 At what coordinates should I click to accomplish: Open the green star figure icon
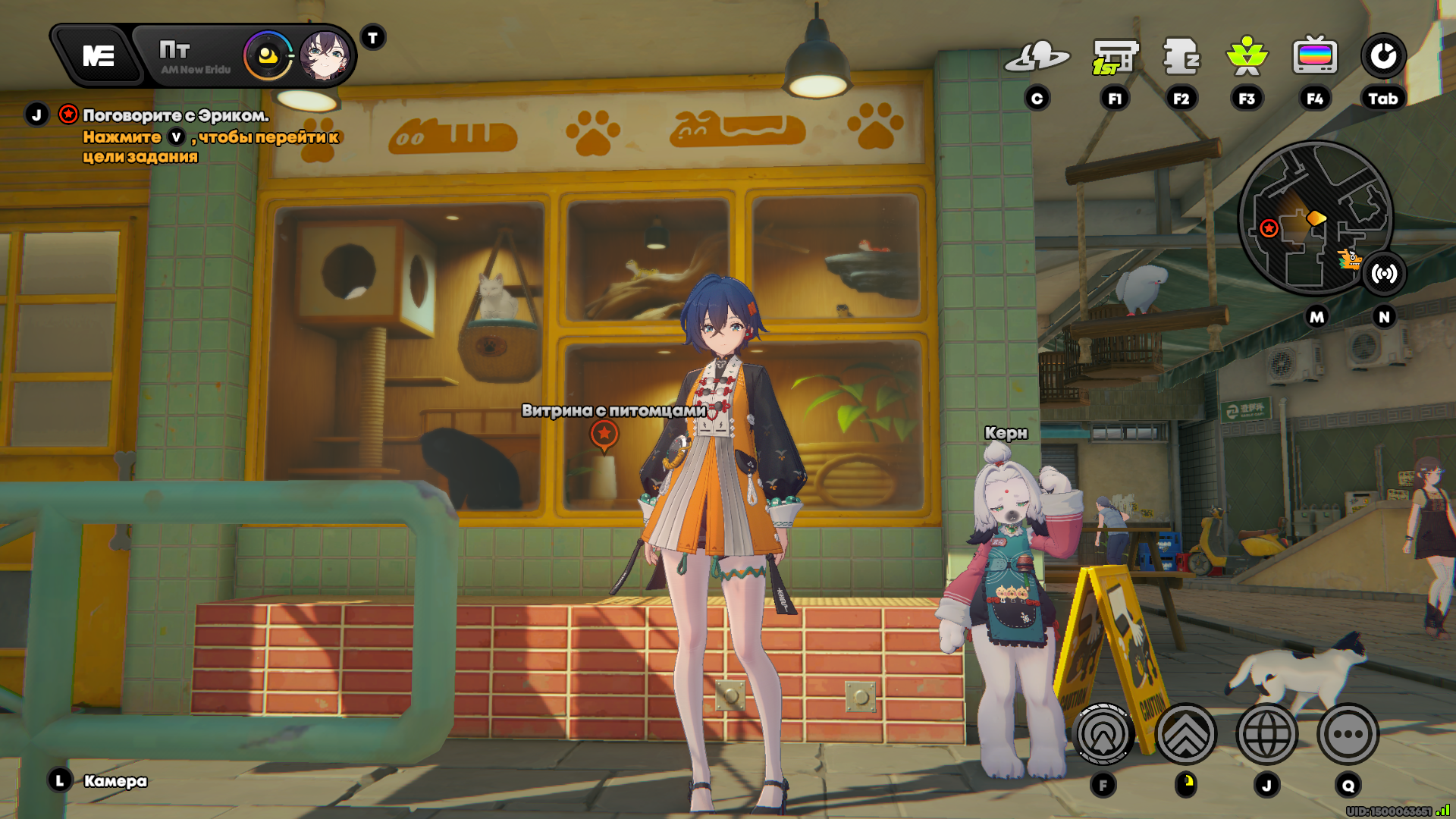click(1247, 57)
